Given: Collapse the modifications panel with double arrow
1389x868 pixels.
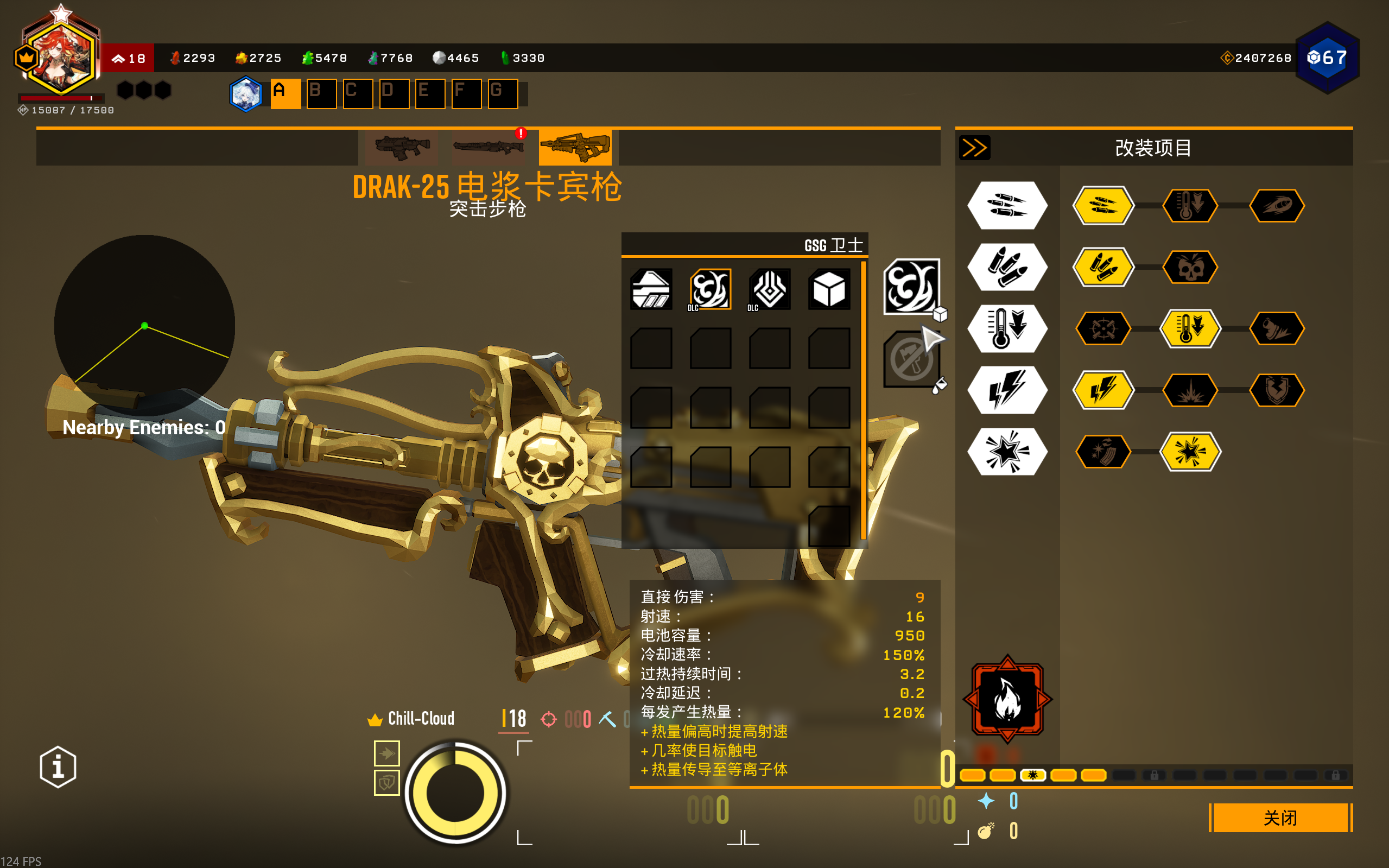Looking at the screenshot, I should [975, 148].
